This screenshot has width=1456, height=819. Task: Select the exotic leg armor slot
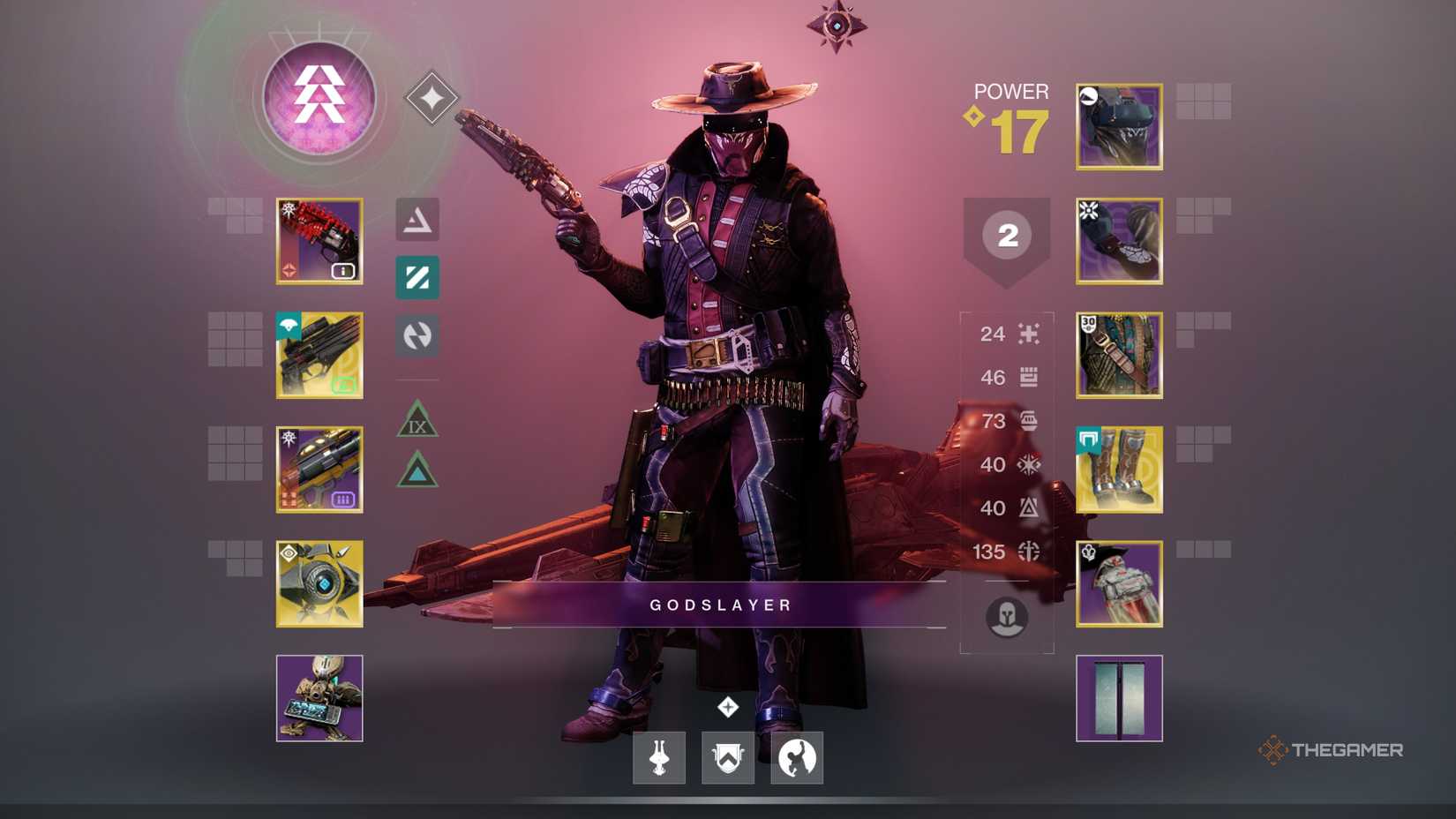[x=1119, y=469]
